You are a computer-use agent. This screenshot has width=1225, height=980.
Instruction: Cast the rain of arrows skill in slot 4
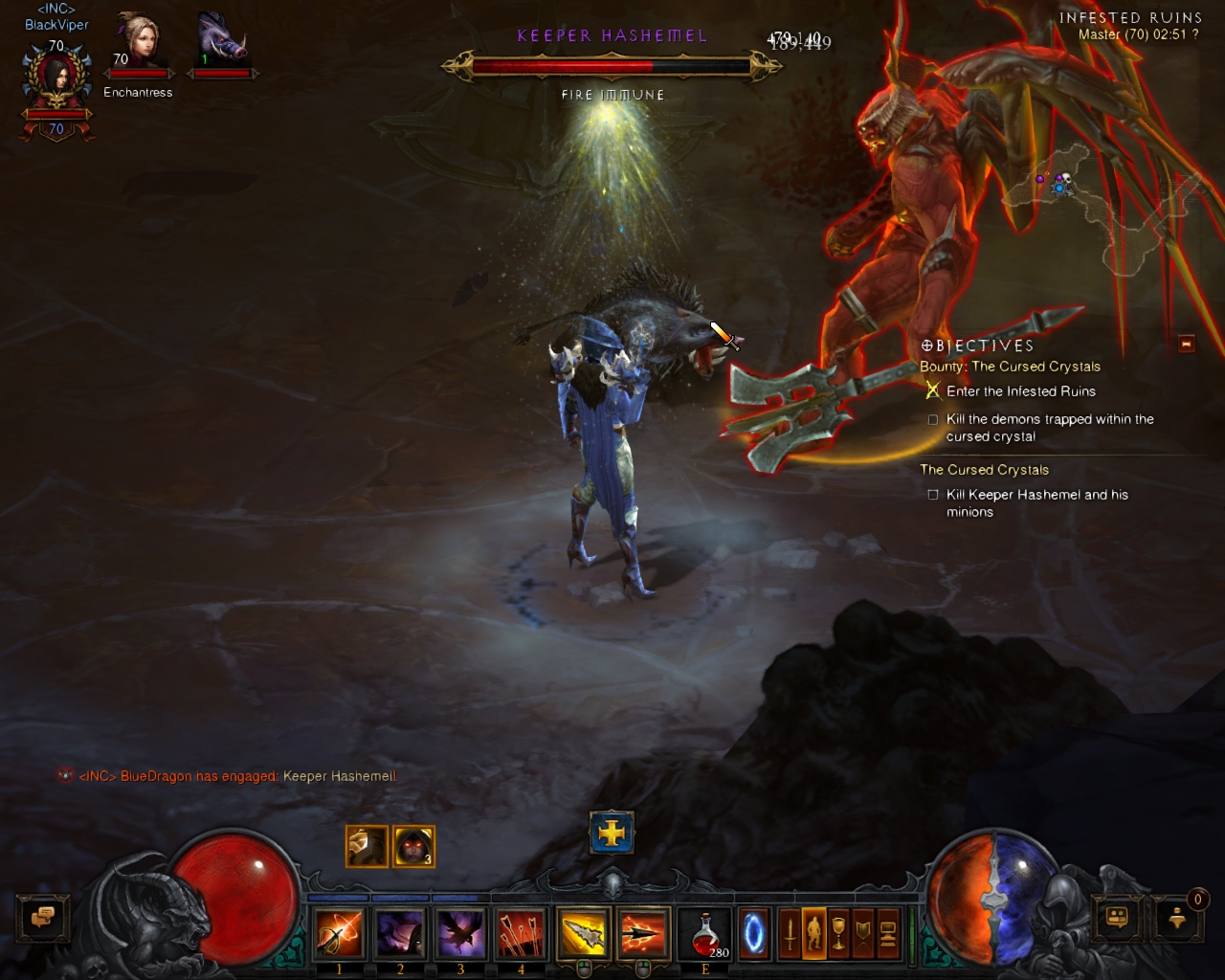[521, 933]
